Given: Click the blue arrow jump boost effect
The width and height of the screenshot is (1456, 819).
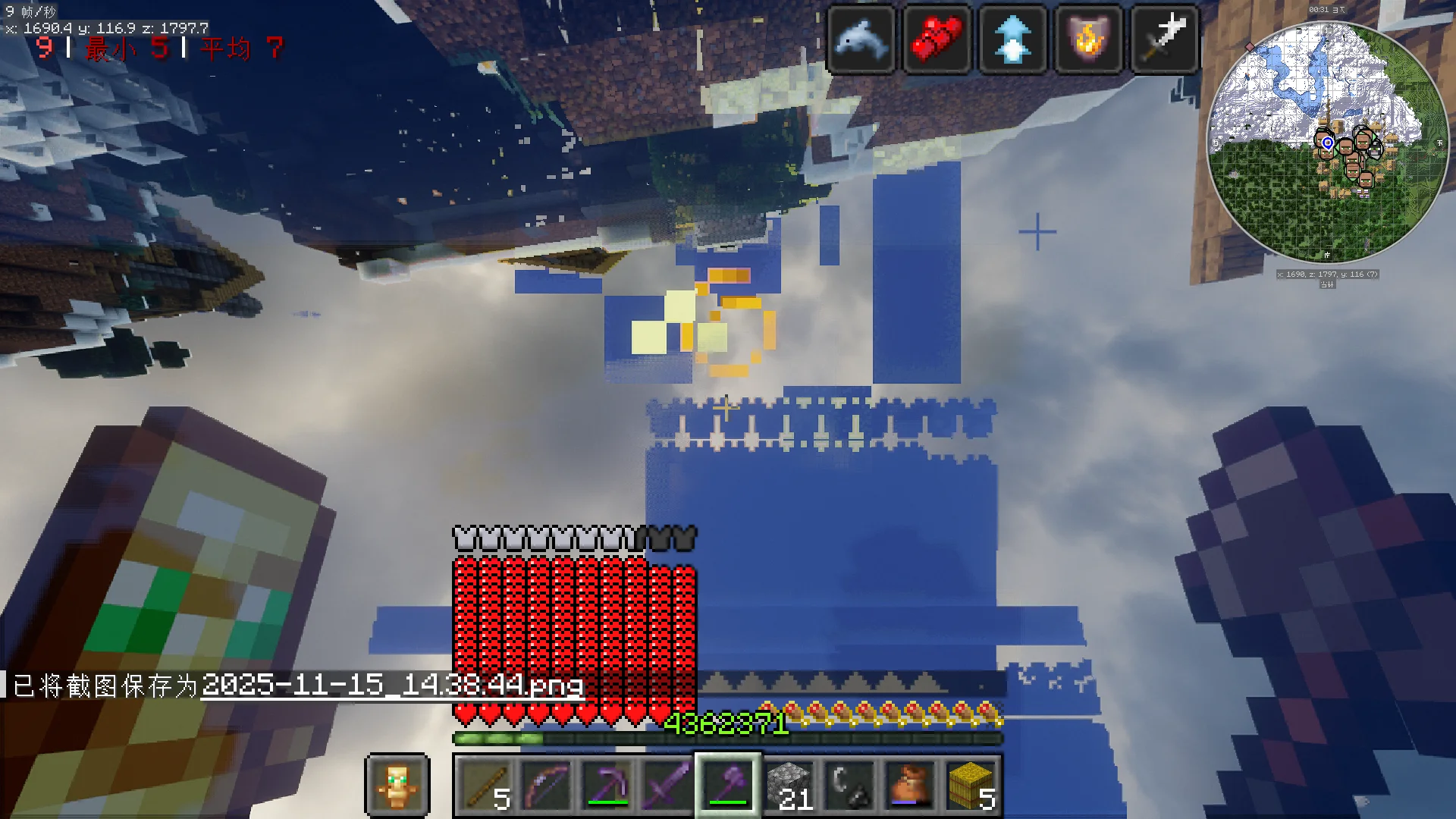Looking at the screenshot, I should (x=1012, y=39).
